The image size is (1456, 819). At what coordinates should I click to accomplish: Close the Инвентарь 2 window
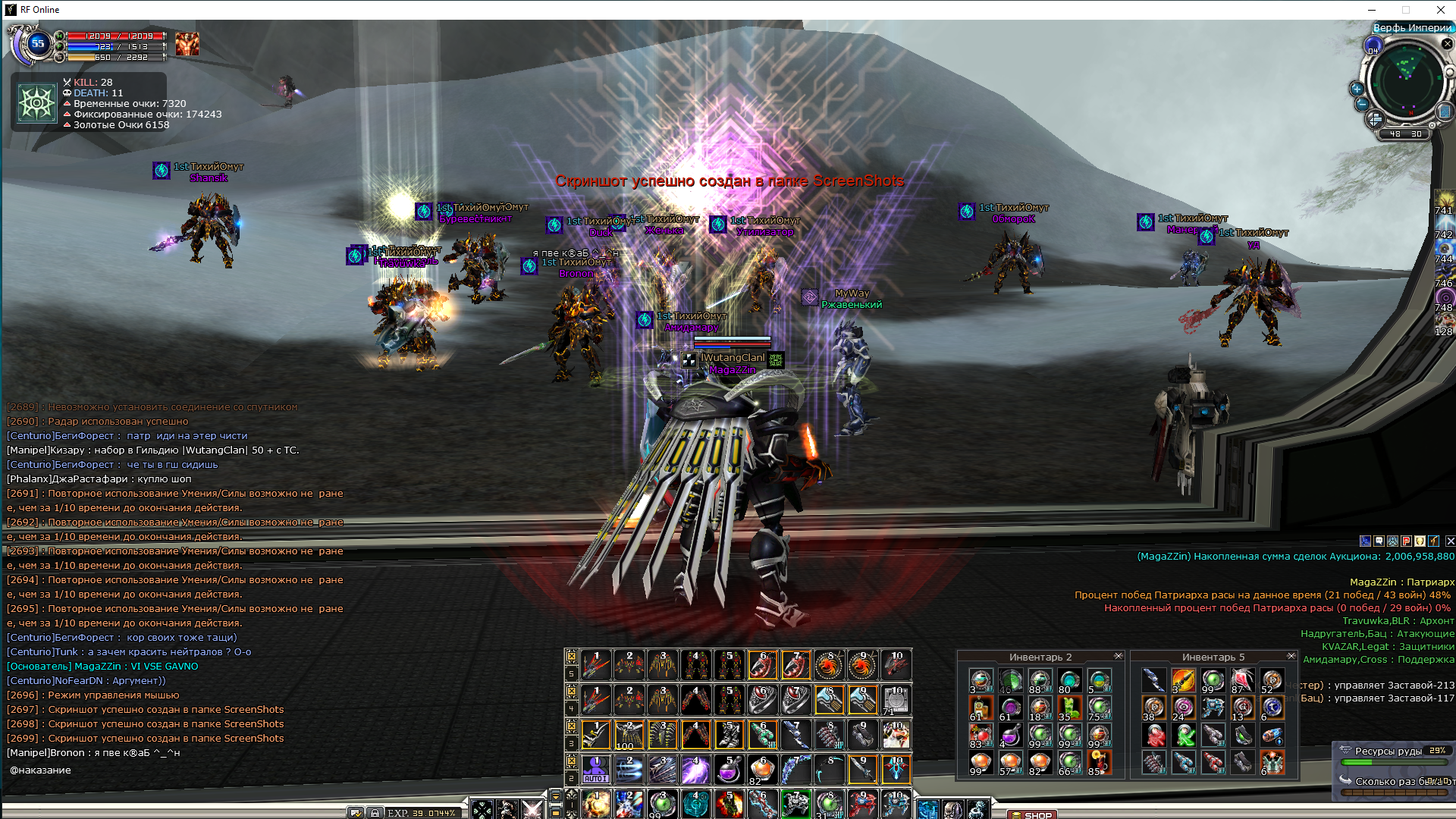coord(1119,656)
